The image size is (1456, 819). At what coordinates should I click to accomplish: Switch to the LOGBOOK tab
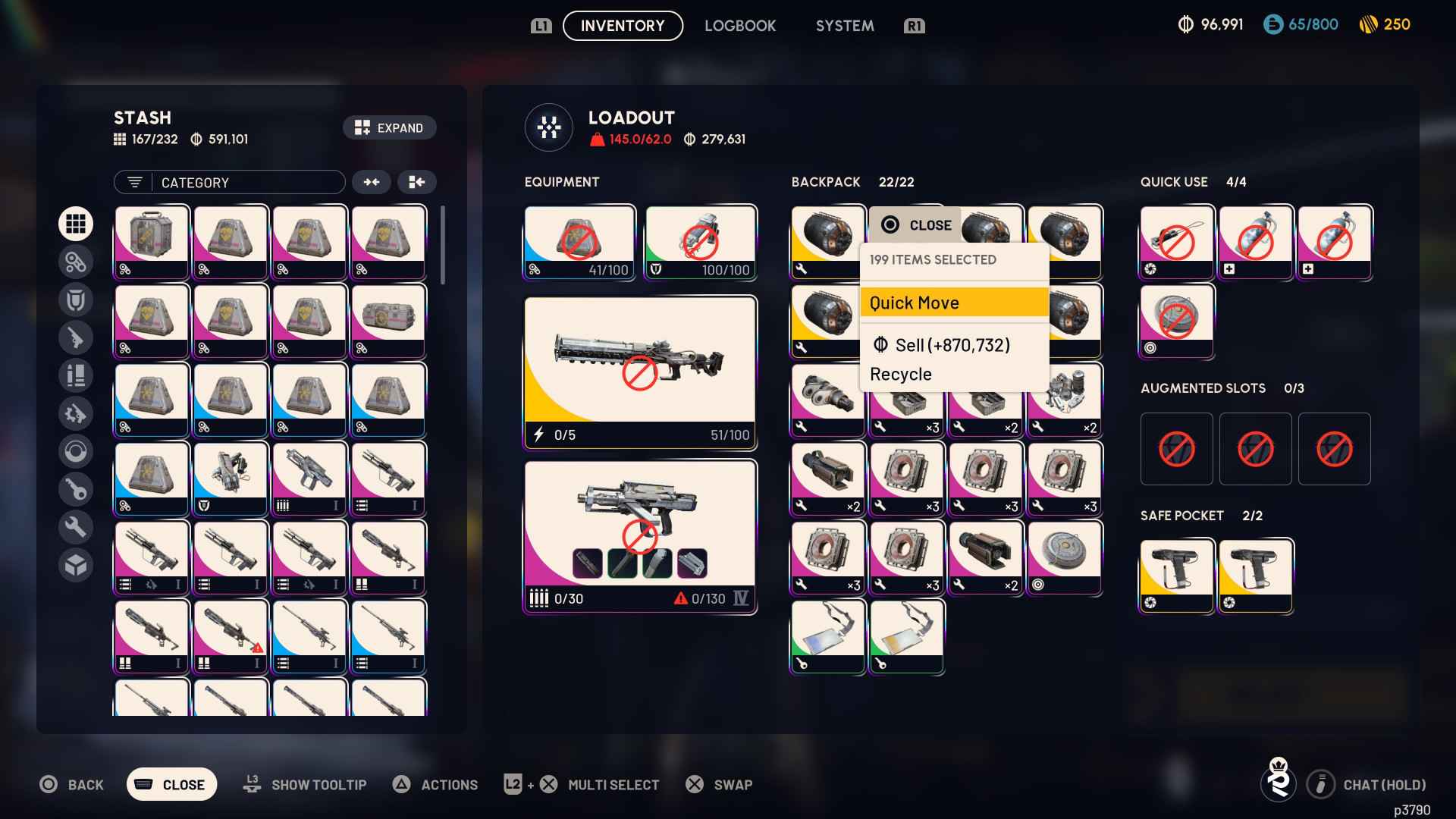pyautogui.click(x=740, y=25)
